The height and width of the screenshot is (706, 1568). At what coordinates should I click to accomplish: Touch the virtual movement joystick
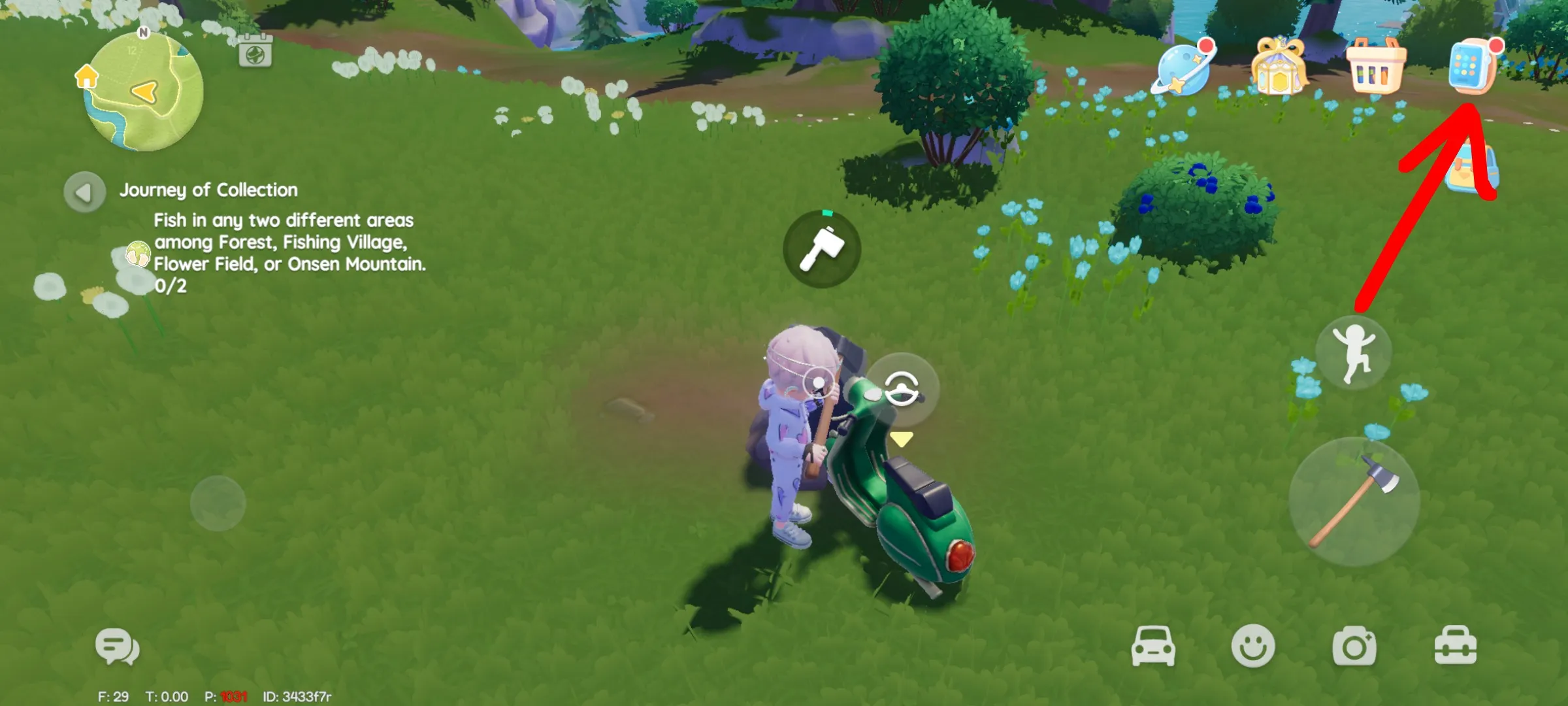218,503
